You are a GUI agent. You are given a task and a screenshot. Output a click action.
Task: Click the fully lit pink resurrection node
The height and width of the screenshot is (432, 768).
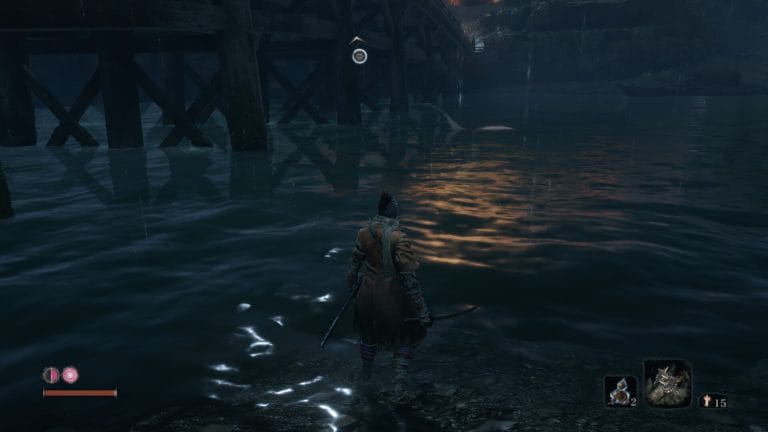pyautogui.click(x=71, y=375)
